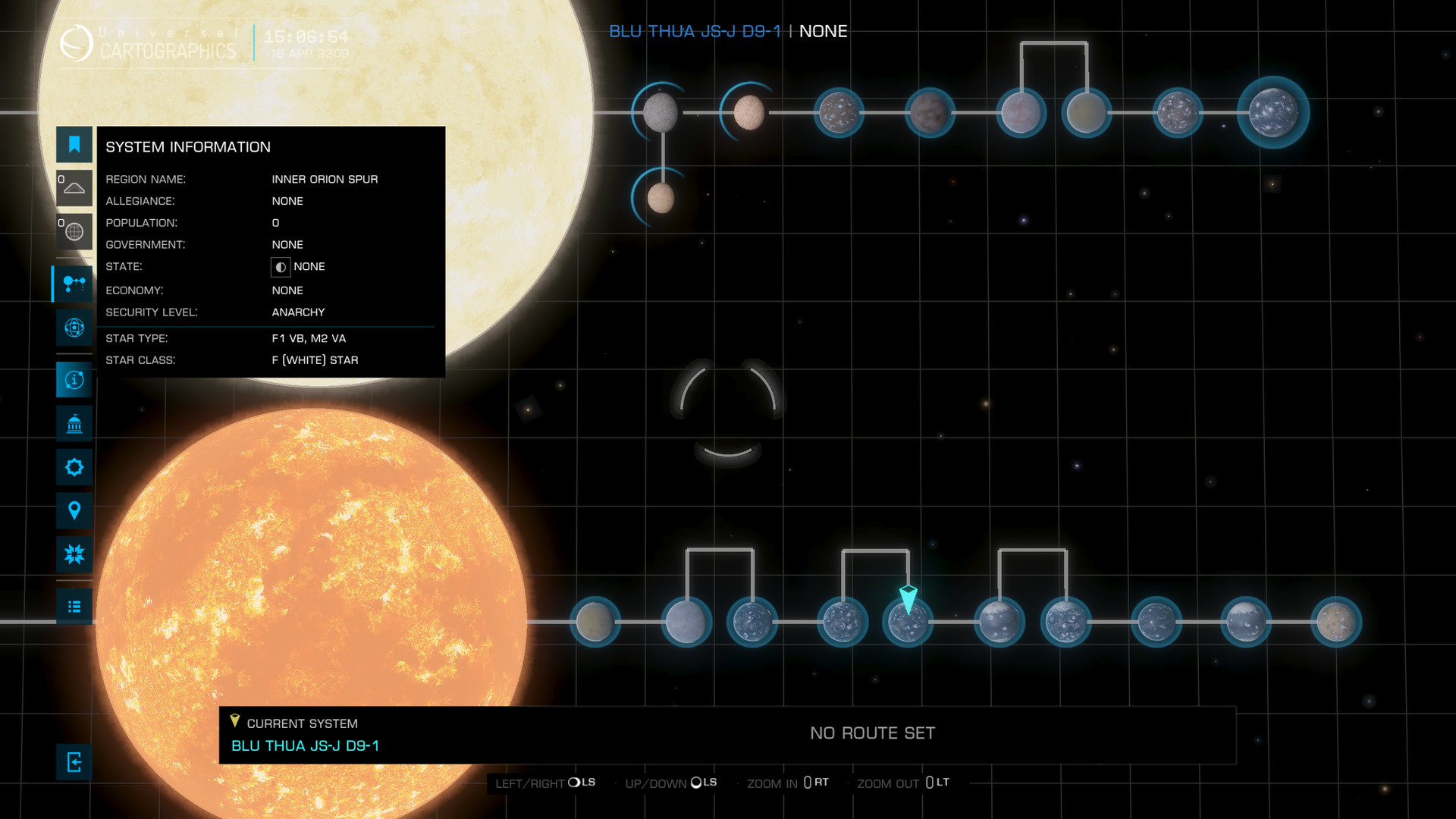1456x819 pixels.
Task: Open the factions building icon
Action: [74, 424]
